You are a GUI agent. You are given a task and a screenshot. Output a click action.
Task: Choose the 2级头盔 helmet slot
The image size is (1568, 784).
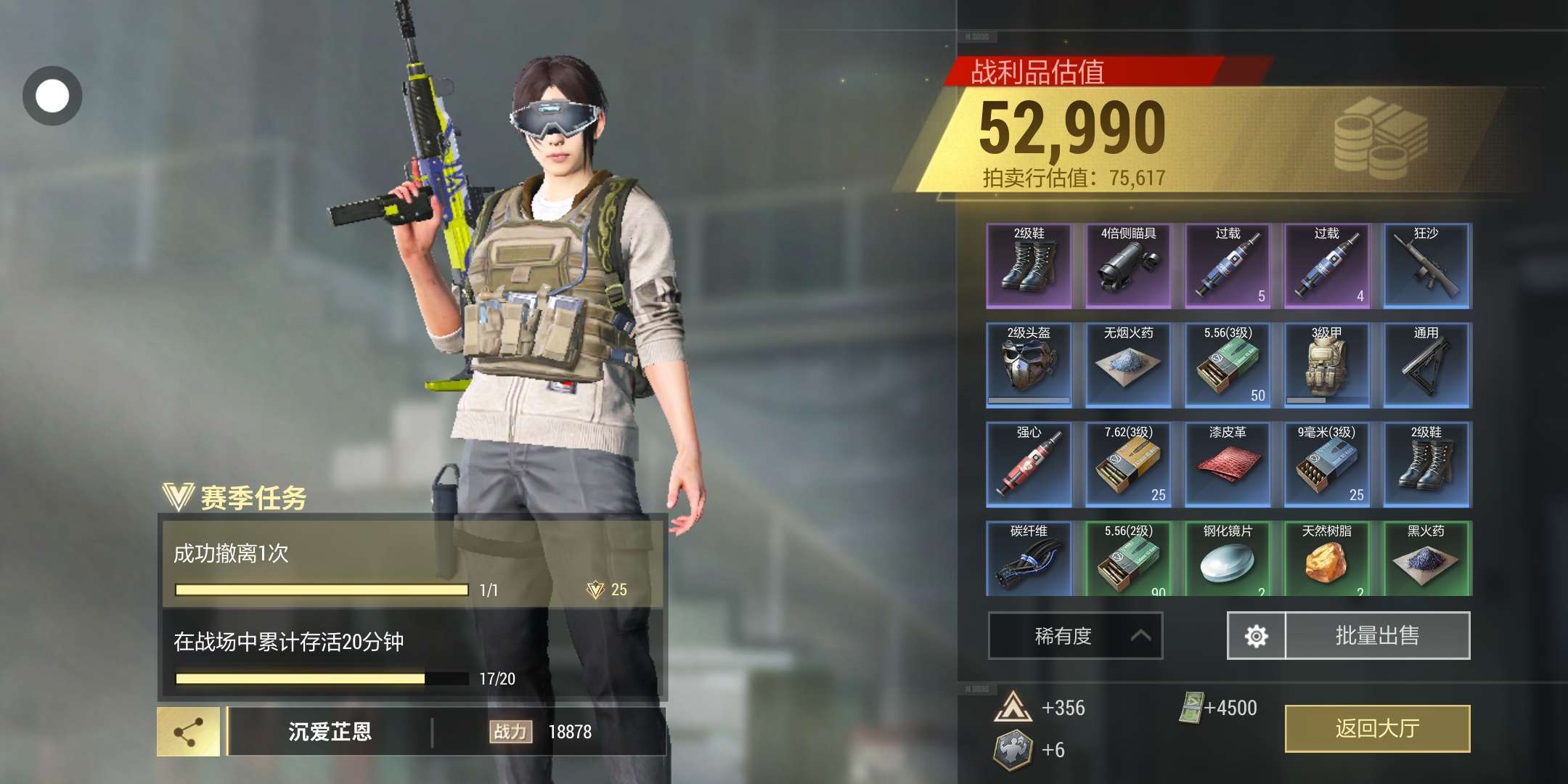pyautogui.click(x=1029, y=365)
